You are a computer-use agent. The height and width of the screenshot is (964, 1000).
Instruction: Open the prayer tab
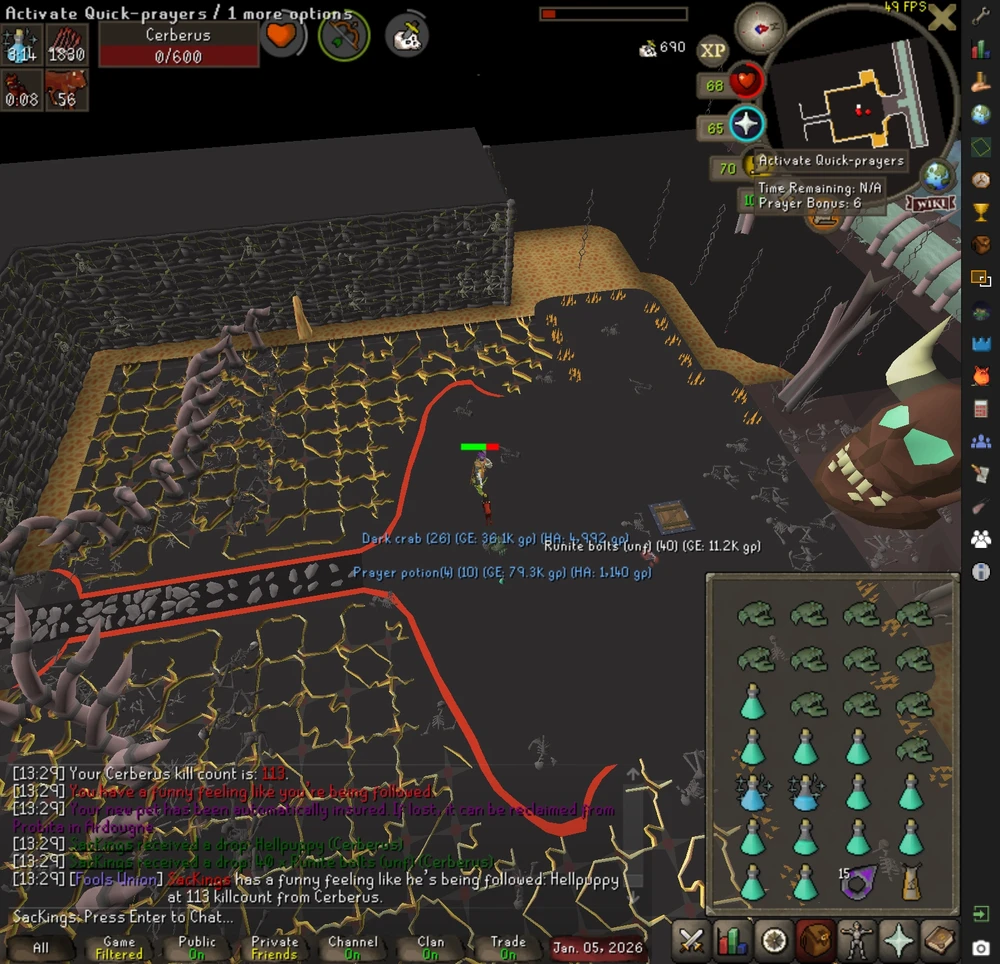(897, 941)
